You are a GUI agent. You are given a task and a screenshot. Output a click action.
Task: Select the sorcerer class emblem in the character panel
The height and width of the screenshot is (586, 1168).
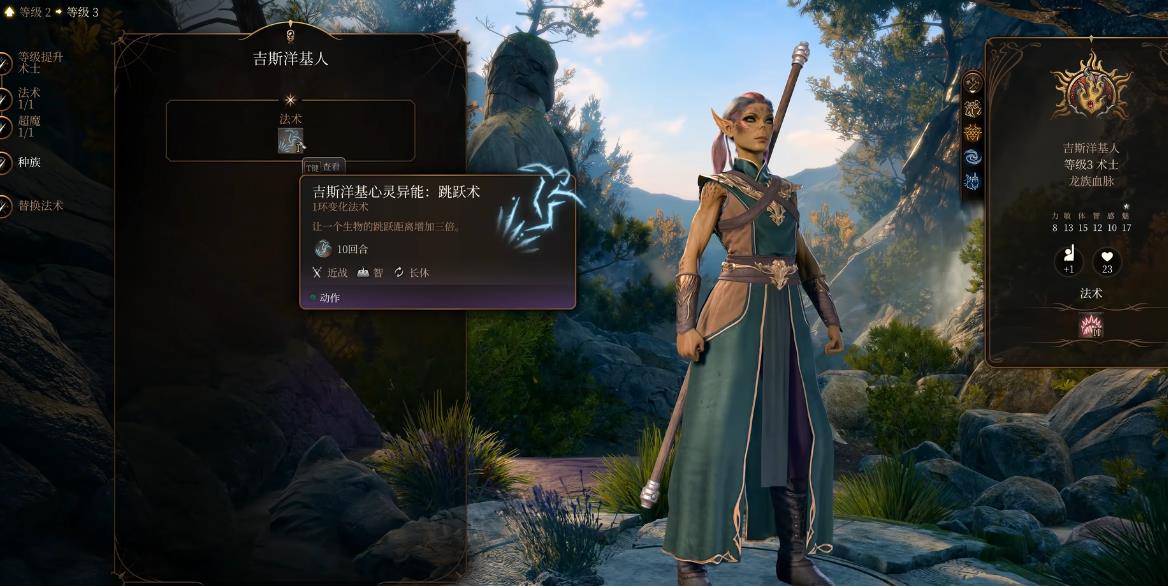[x=1091, y=86]
